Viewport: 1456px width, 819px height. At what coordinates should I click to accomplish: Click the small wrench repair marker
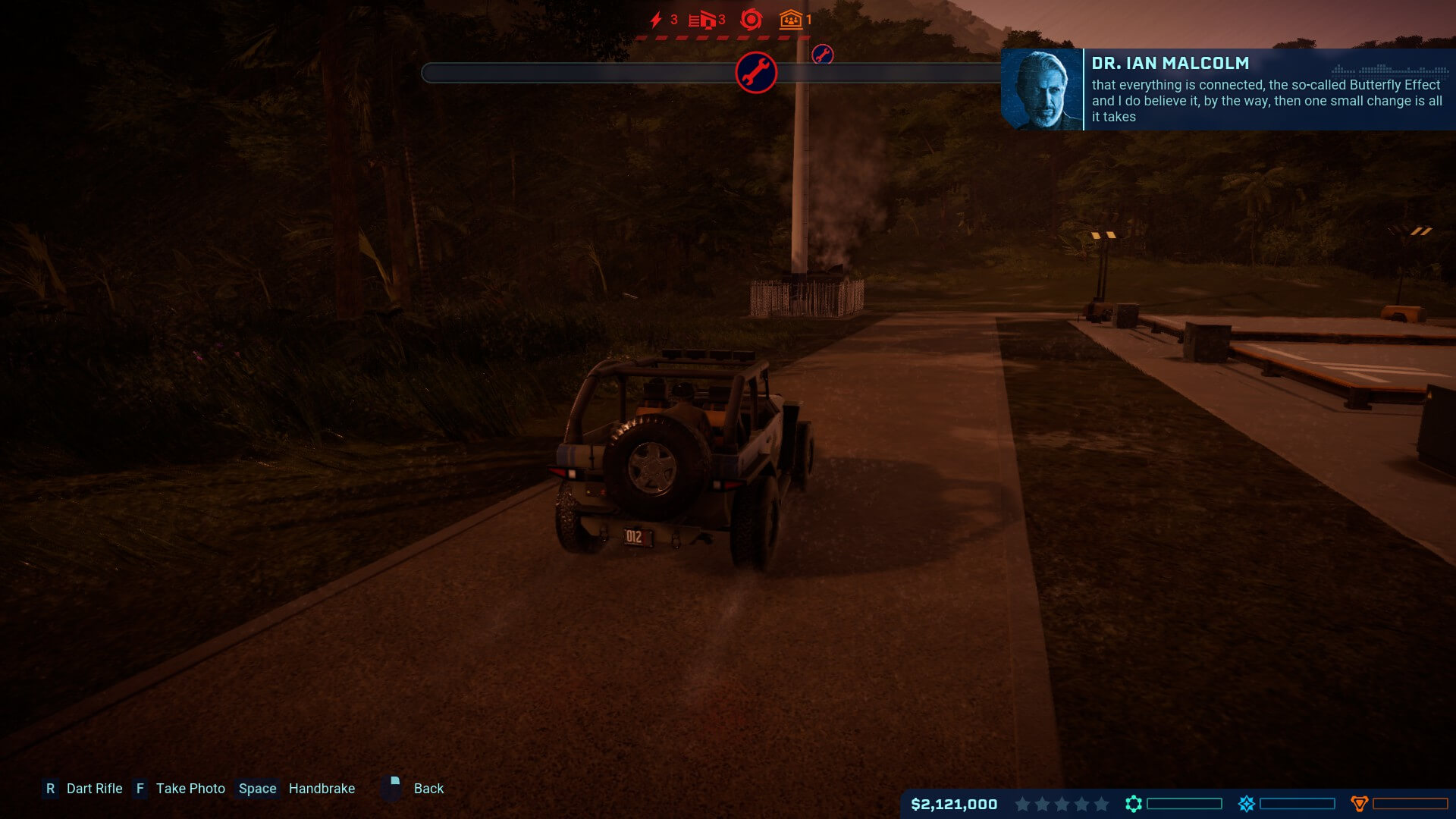click(823, 55)
